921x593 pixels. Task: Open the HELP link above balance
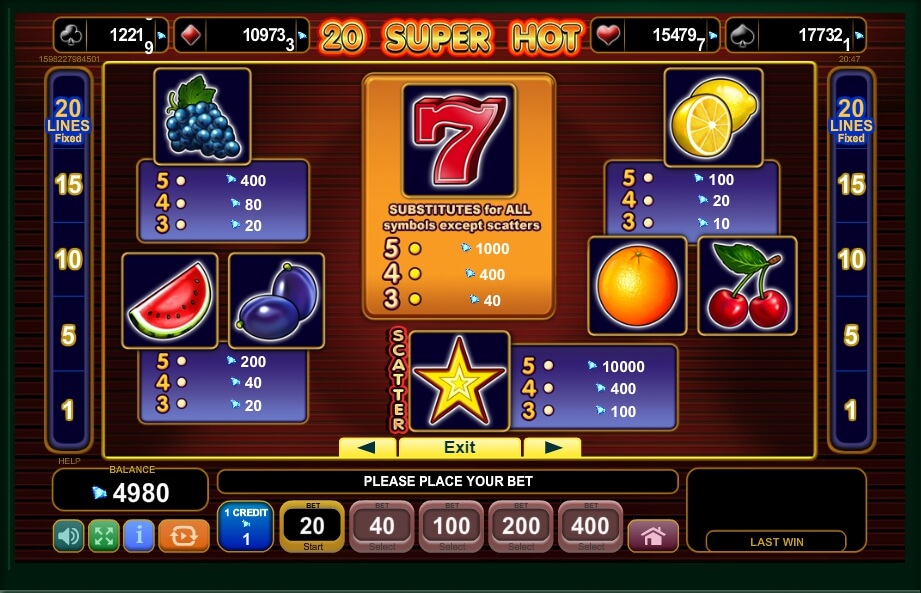tap(68, 461)
